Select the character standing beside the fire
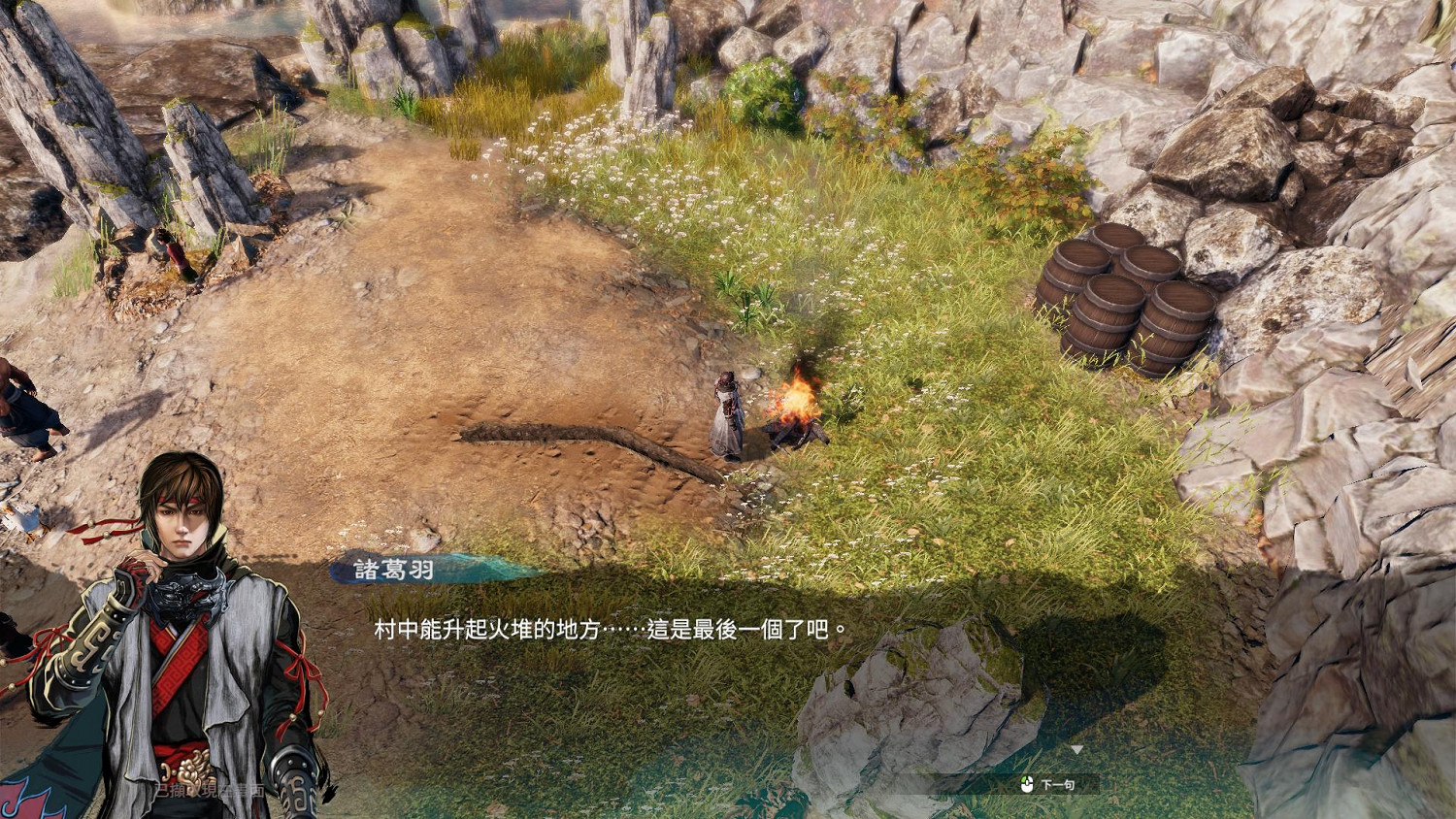Image resolution: width=1456 pixels, height=819 pixels. coord(726,412)
